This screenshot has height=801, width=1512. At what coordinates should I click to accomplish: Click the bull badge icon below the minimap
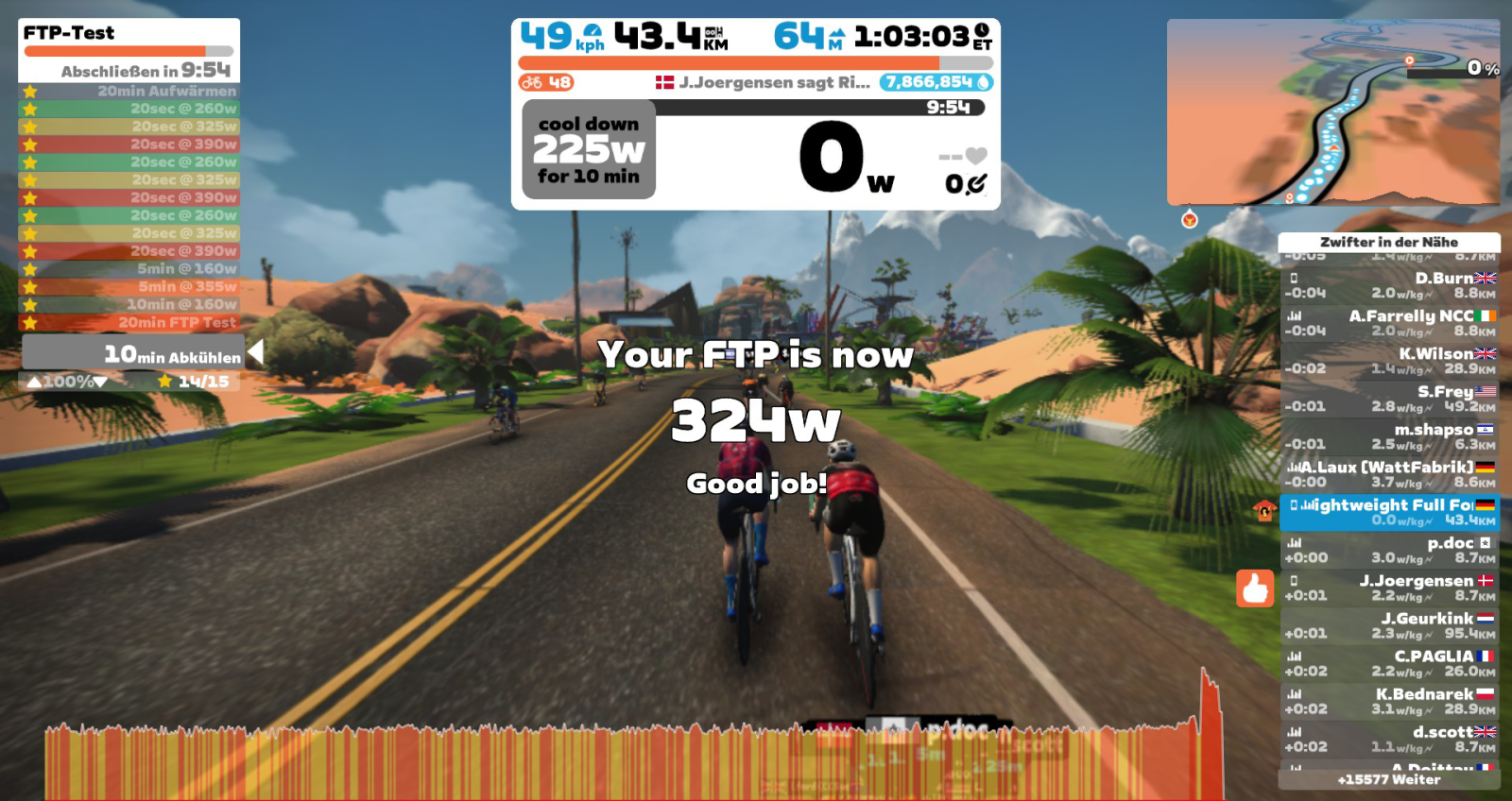click(x=1190, y=220)
